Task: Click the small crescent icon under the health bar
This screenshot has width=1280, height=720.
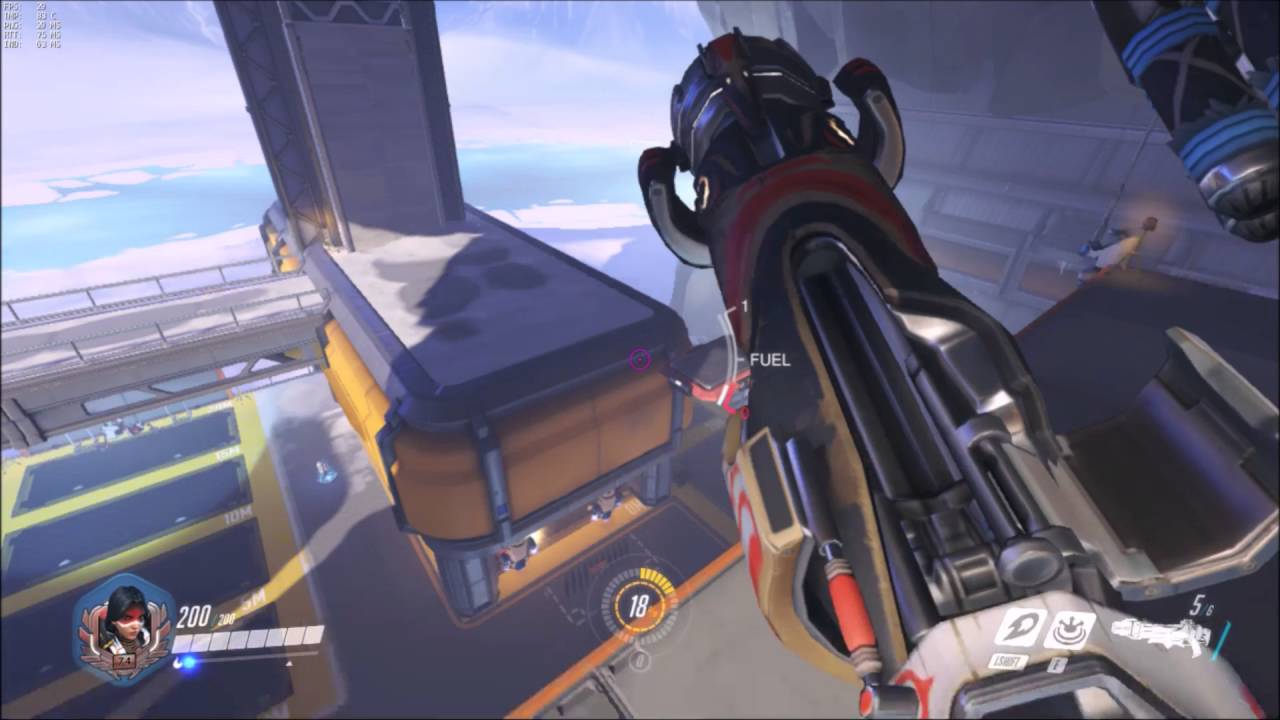Action: pos(177,662)
